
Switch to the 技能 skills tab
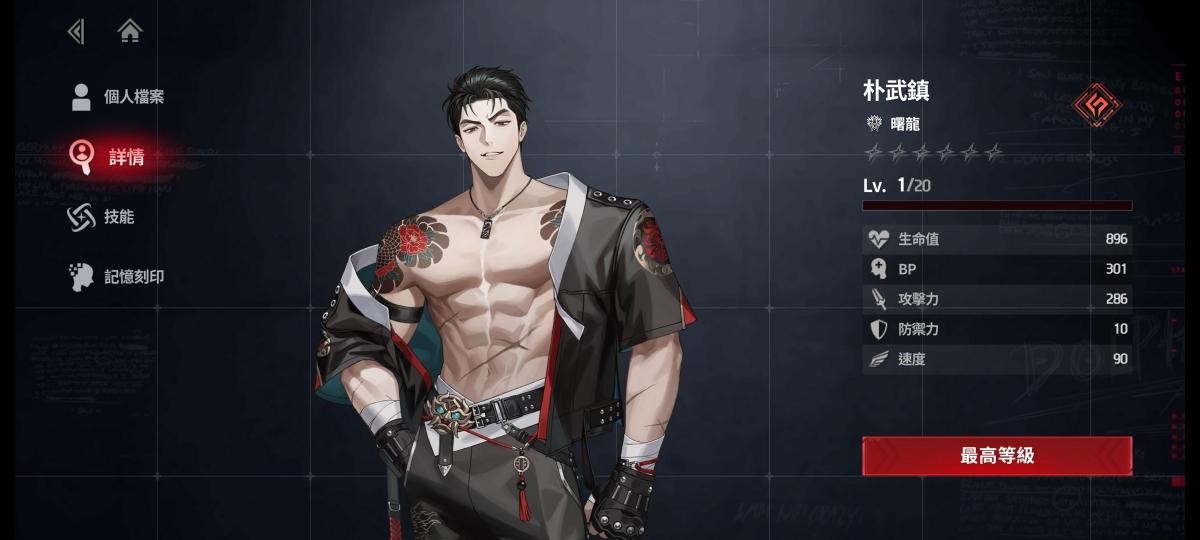103,217
